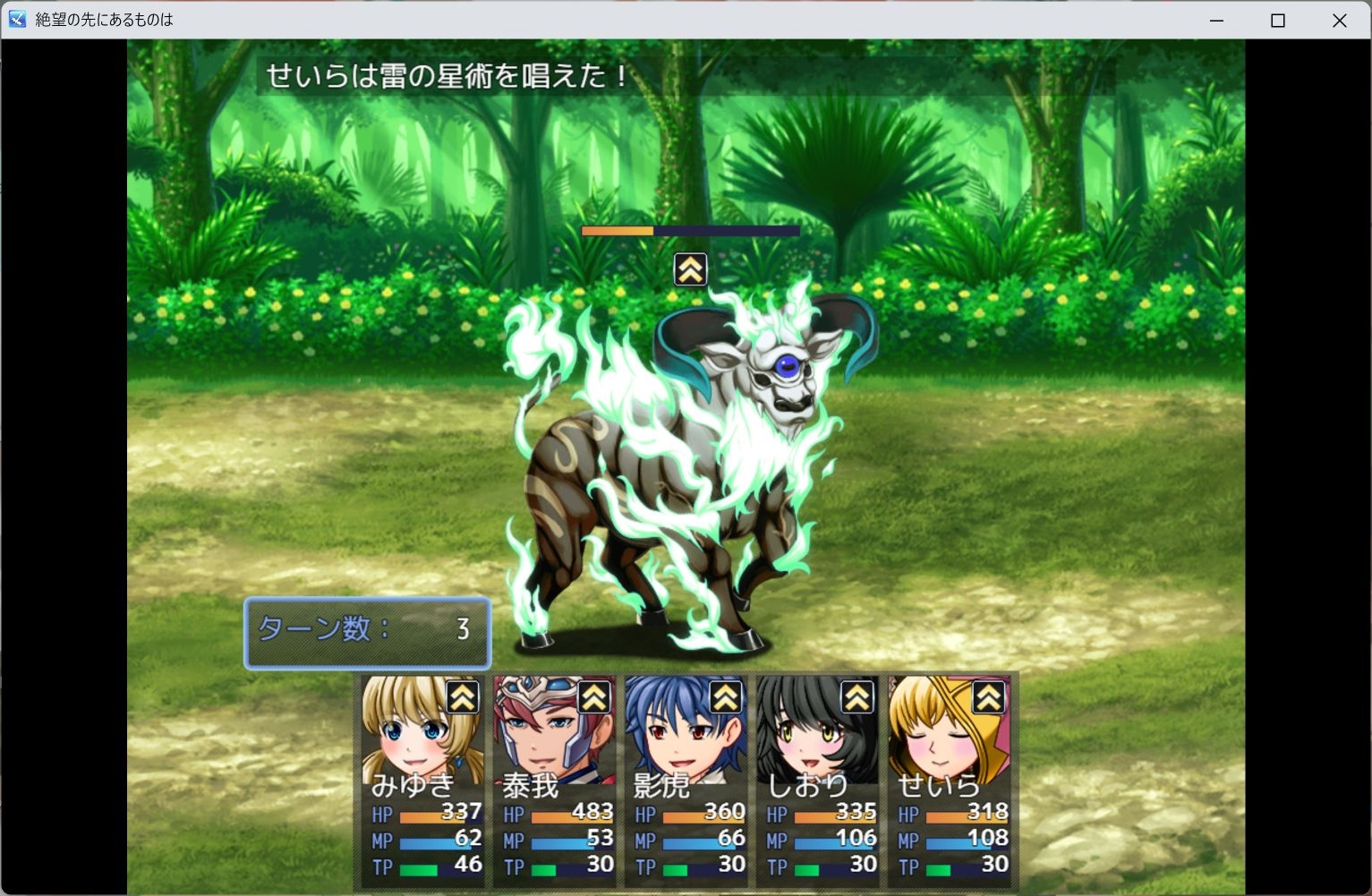Click the buff icon on しおり's portrait

(858, 697)
